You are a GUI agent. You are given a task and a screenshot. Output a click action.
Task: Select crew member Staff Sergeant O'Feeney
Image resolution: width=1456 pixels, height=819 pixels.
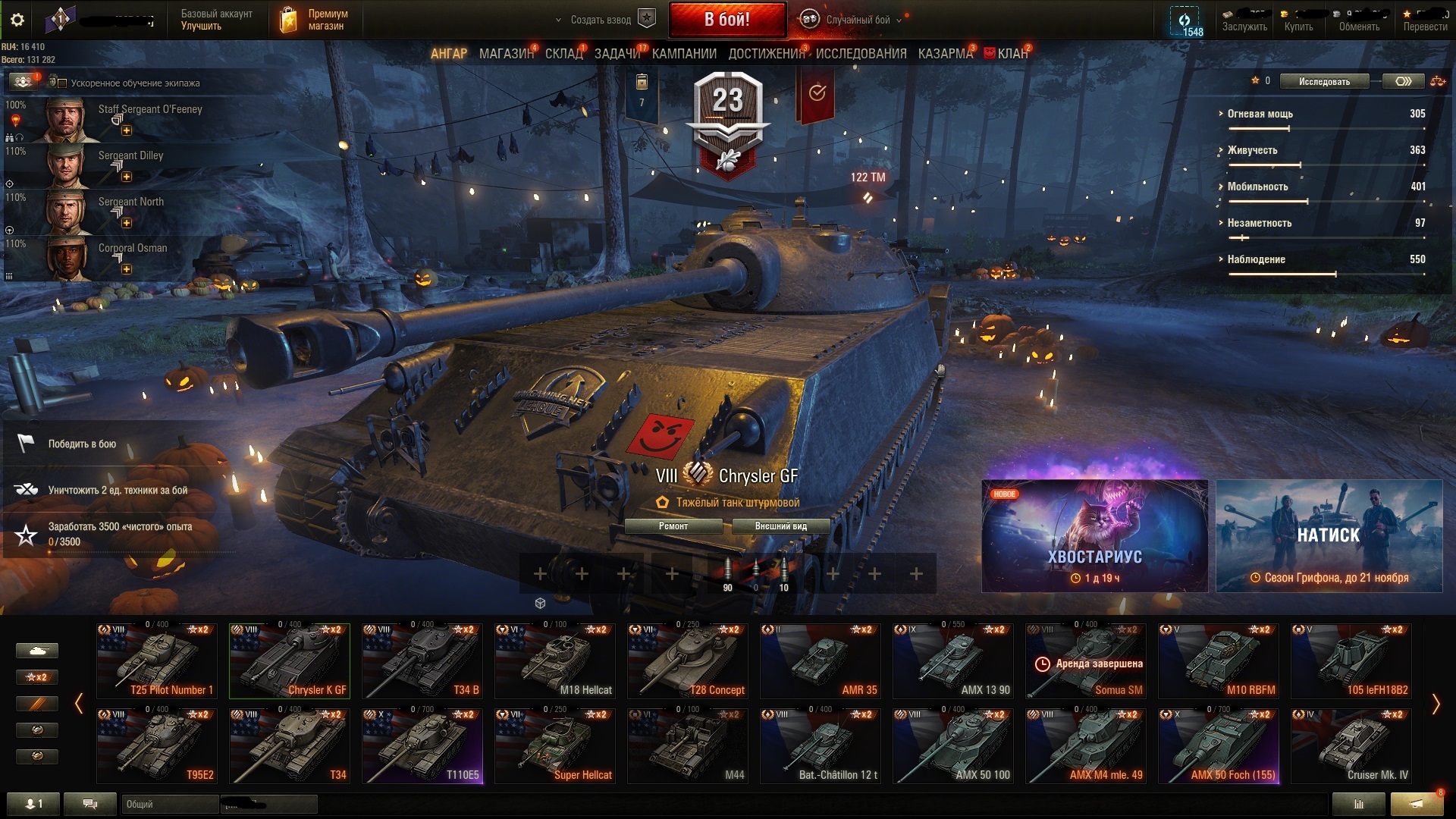(x=121, y=119)
